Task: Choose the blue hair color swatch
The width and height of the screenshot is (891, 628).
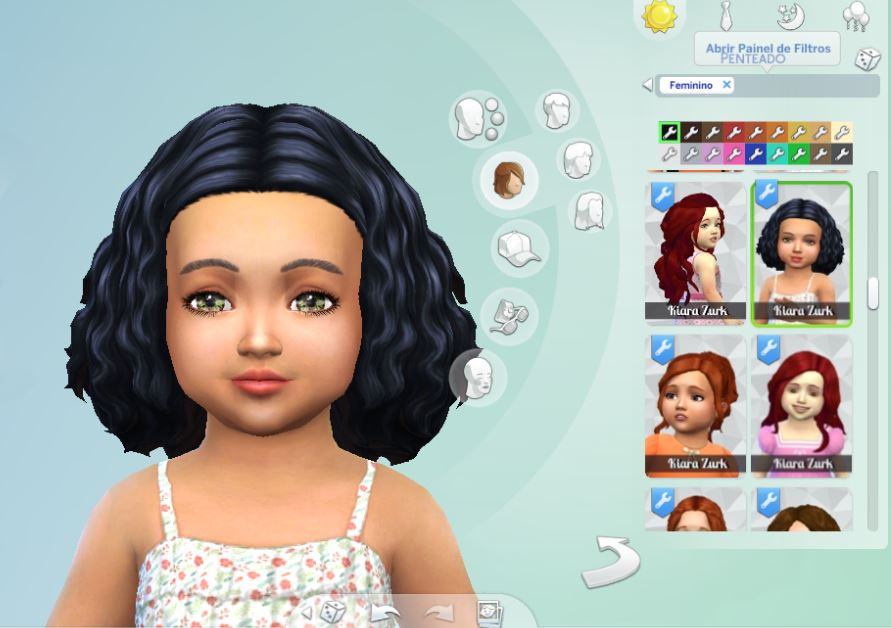Action: (x=756, y=154)
